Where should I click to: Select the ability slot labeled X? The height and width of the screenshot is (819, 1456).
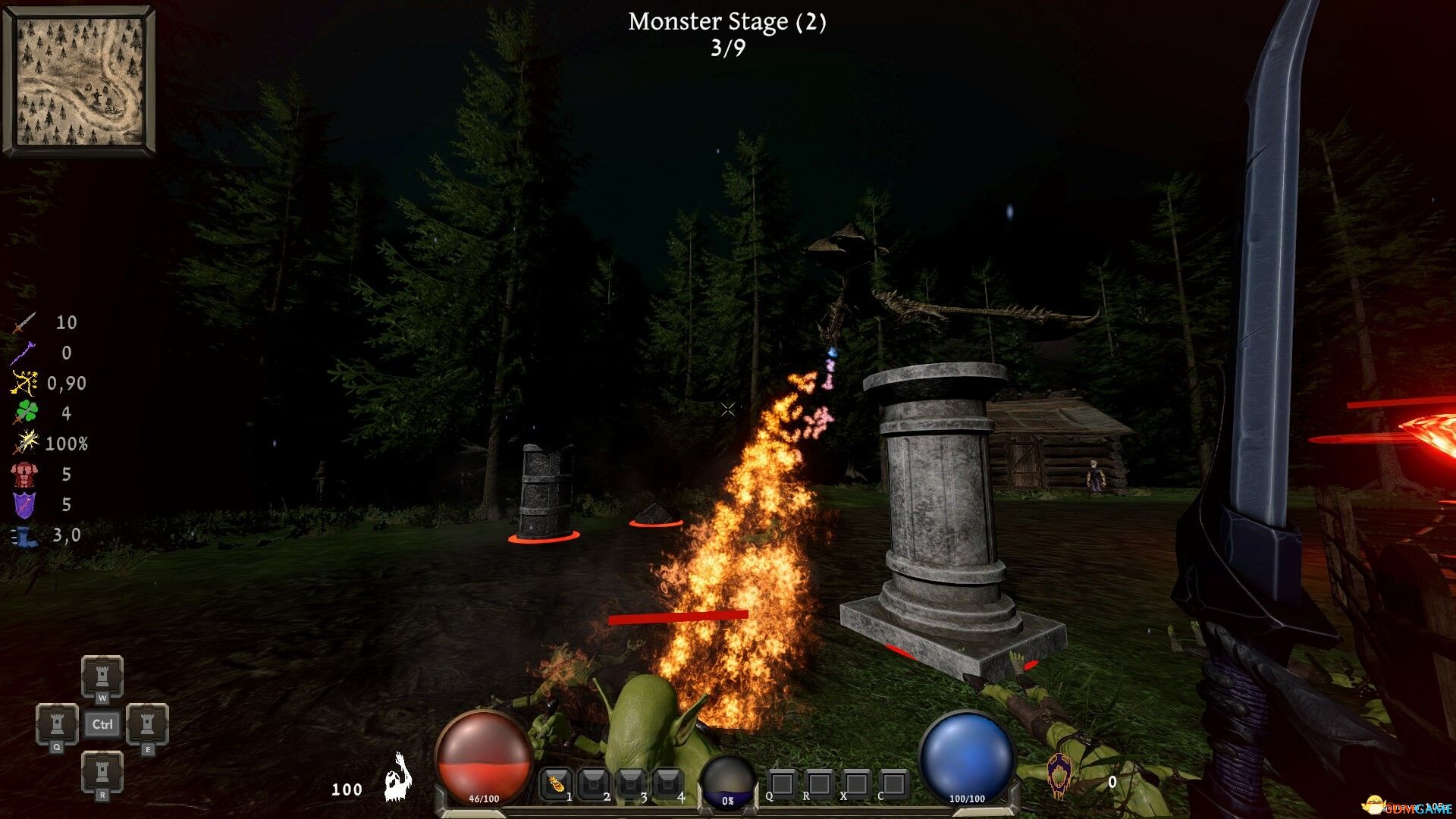[856, 783]
